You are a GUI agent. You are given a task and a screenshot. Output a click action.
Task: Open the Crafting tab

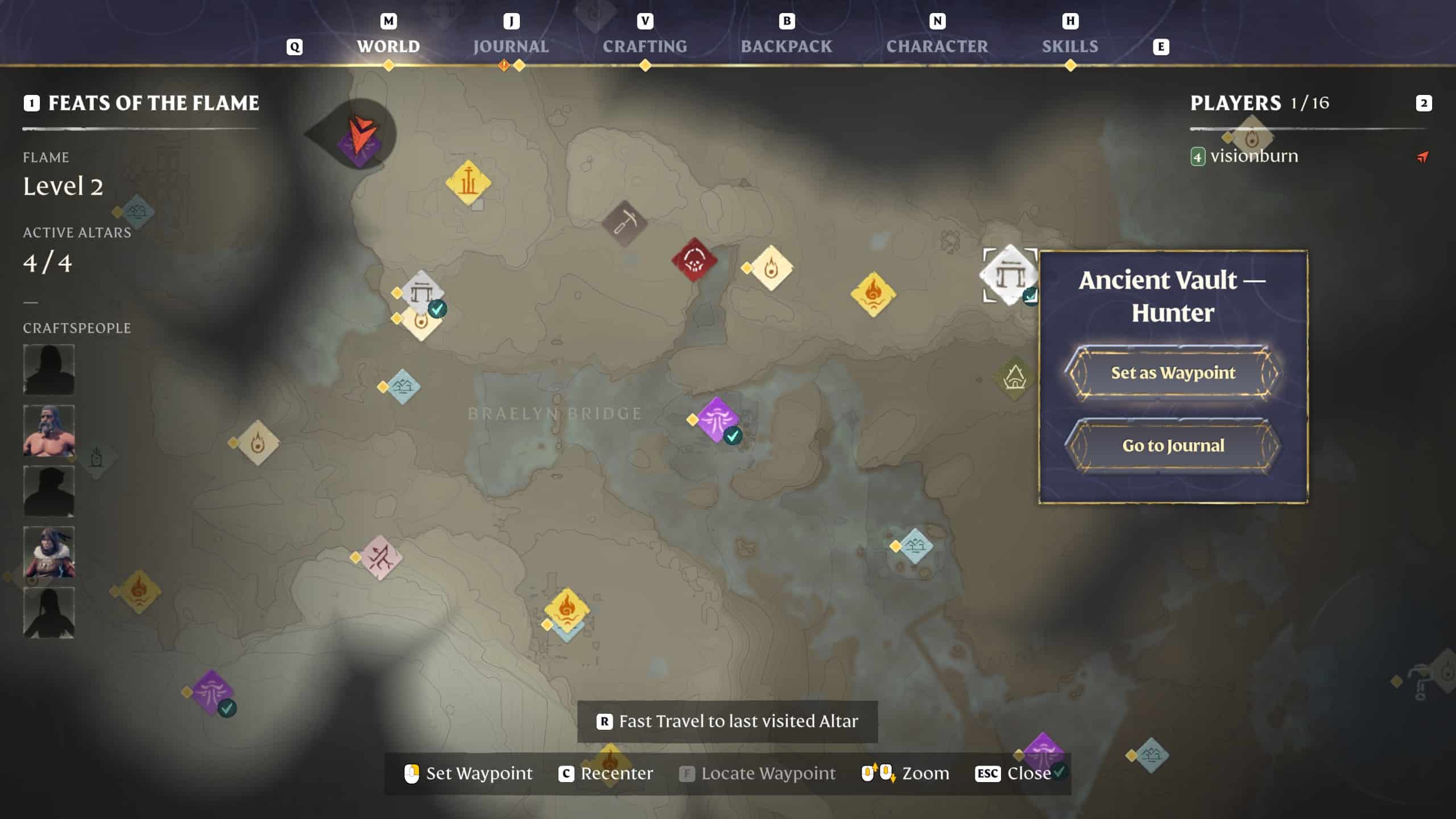tap(646, 46)
